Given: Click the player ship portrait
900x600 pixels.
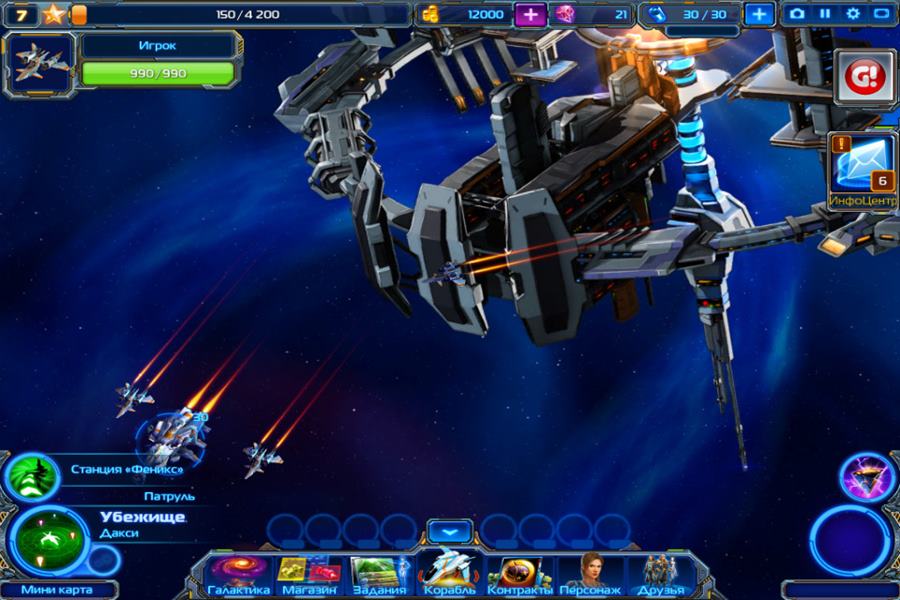Looking at the screenshot, I should (x=41, y=63).
